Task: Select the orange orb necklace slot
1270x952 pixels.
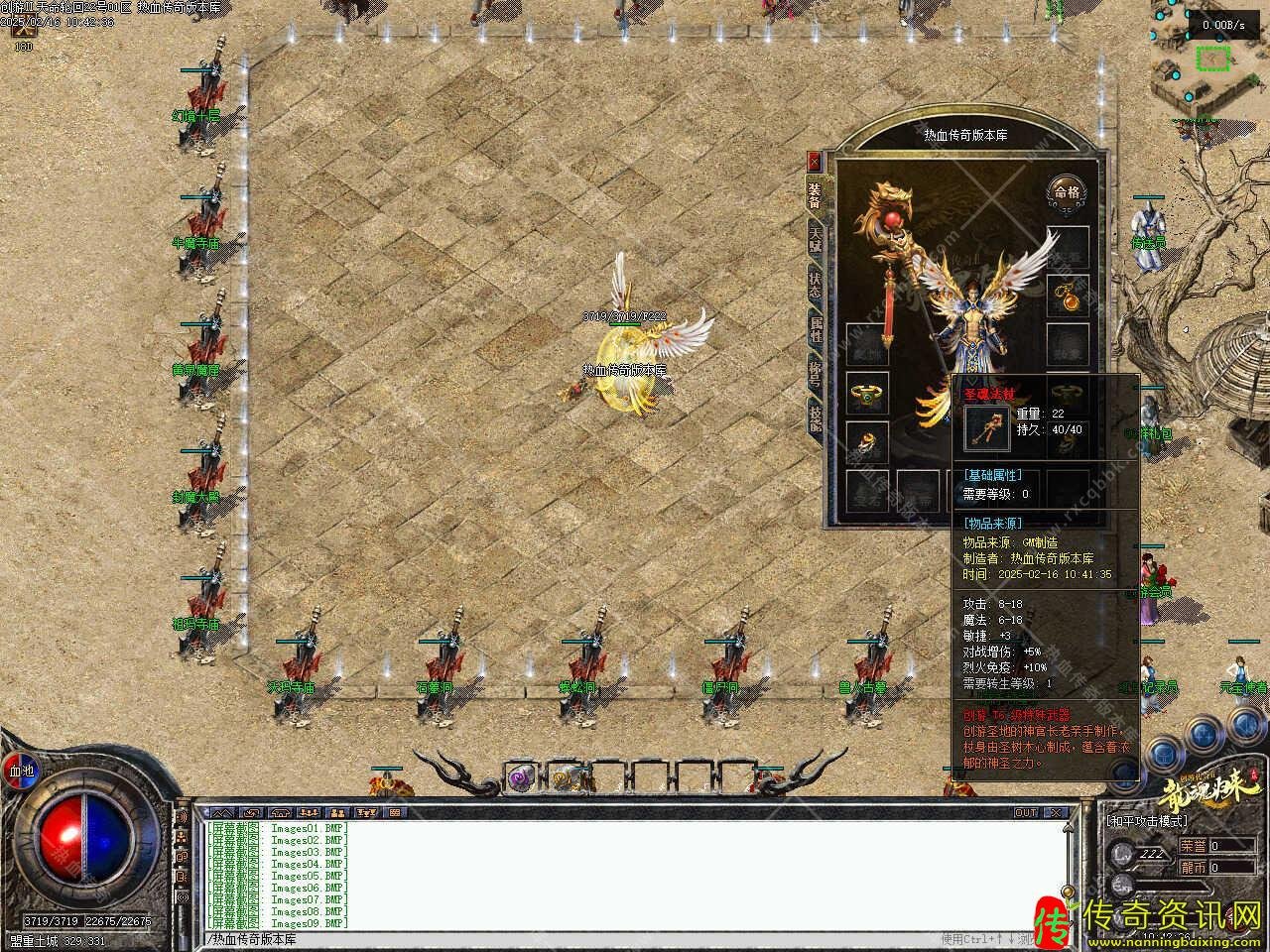Action: pos(1068,295)
